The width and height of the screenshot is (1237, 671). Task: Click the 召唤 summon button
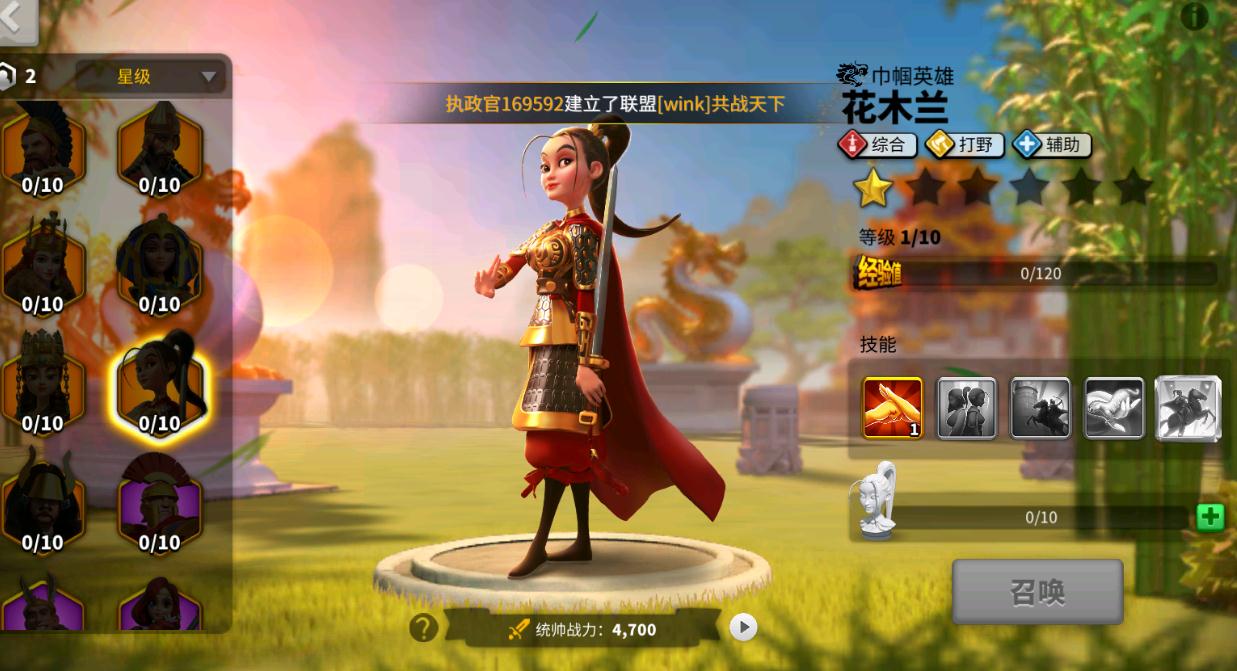(x=1037, y=592)
